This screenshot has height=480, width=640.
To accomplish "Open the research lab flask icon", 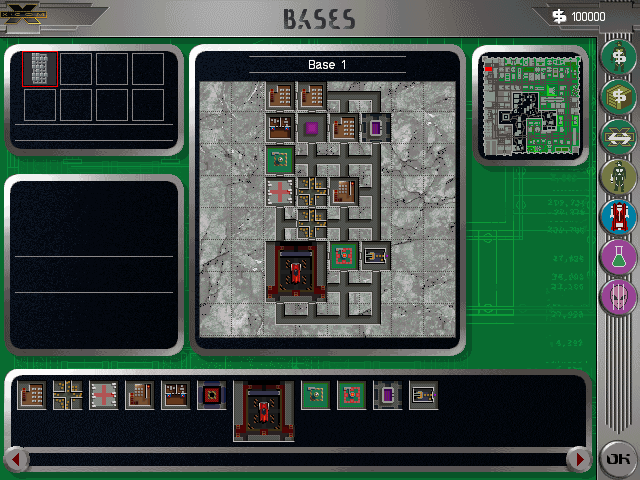I will (x=618, y=257).
